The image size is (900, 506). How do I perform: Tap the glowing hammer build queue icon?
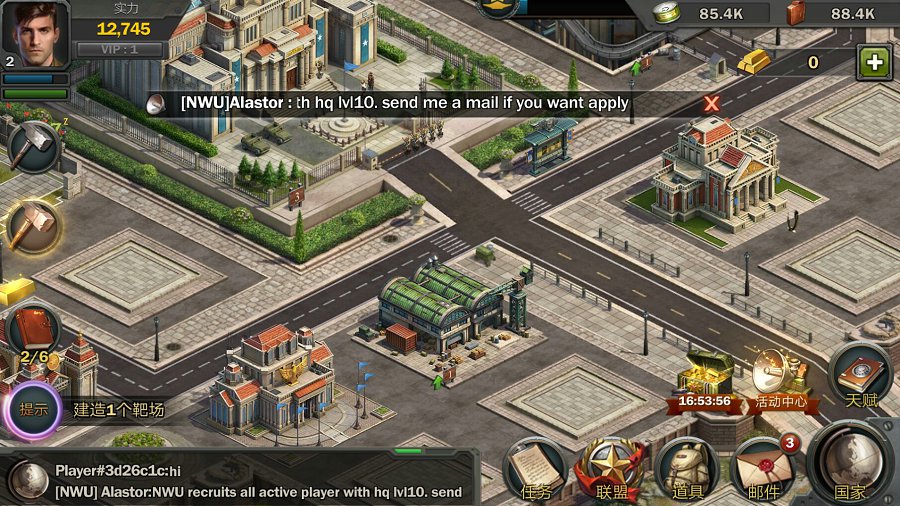tap(32, 226)
